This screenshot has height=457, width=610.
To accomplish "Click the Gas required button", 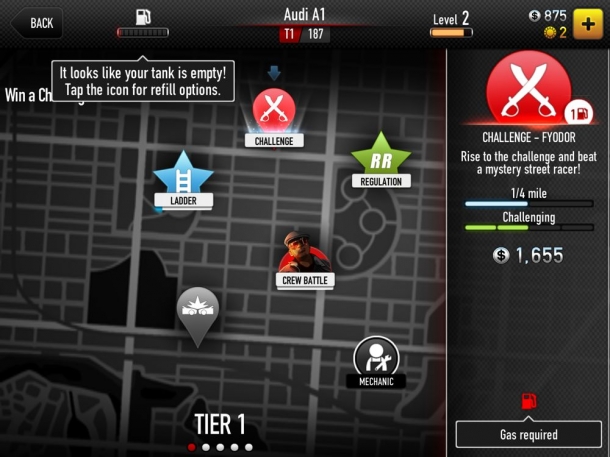I will click(x=528, y=434).
